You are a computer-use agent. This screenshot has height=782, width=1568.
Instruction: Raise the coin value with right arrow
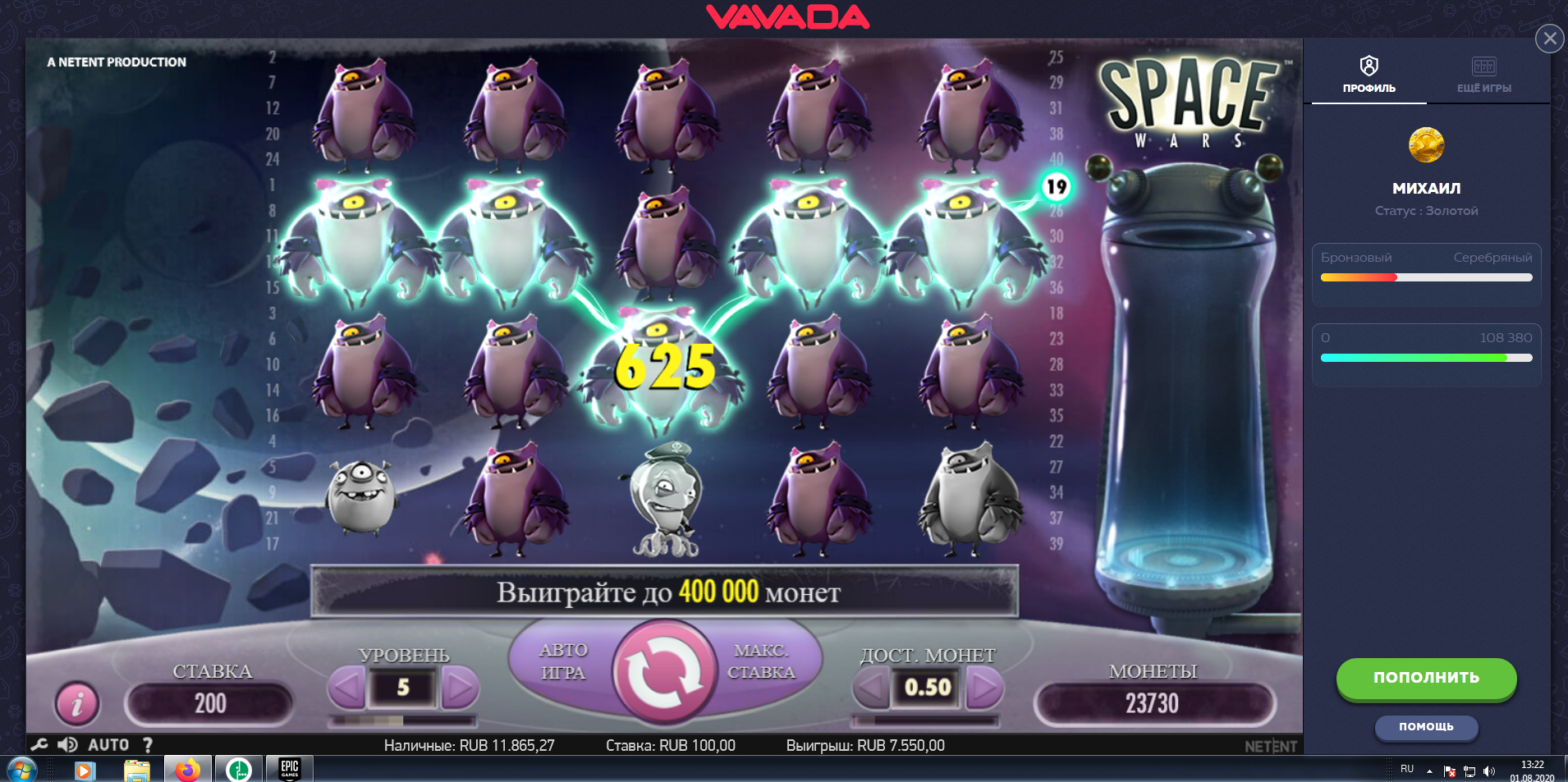pyautogui.click(x=984, y=688)
